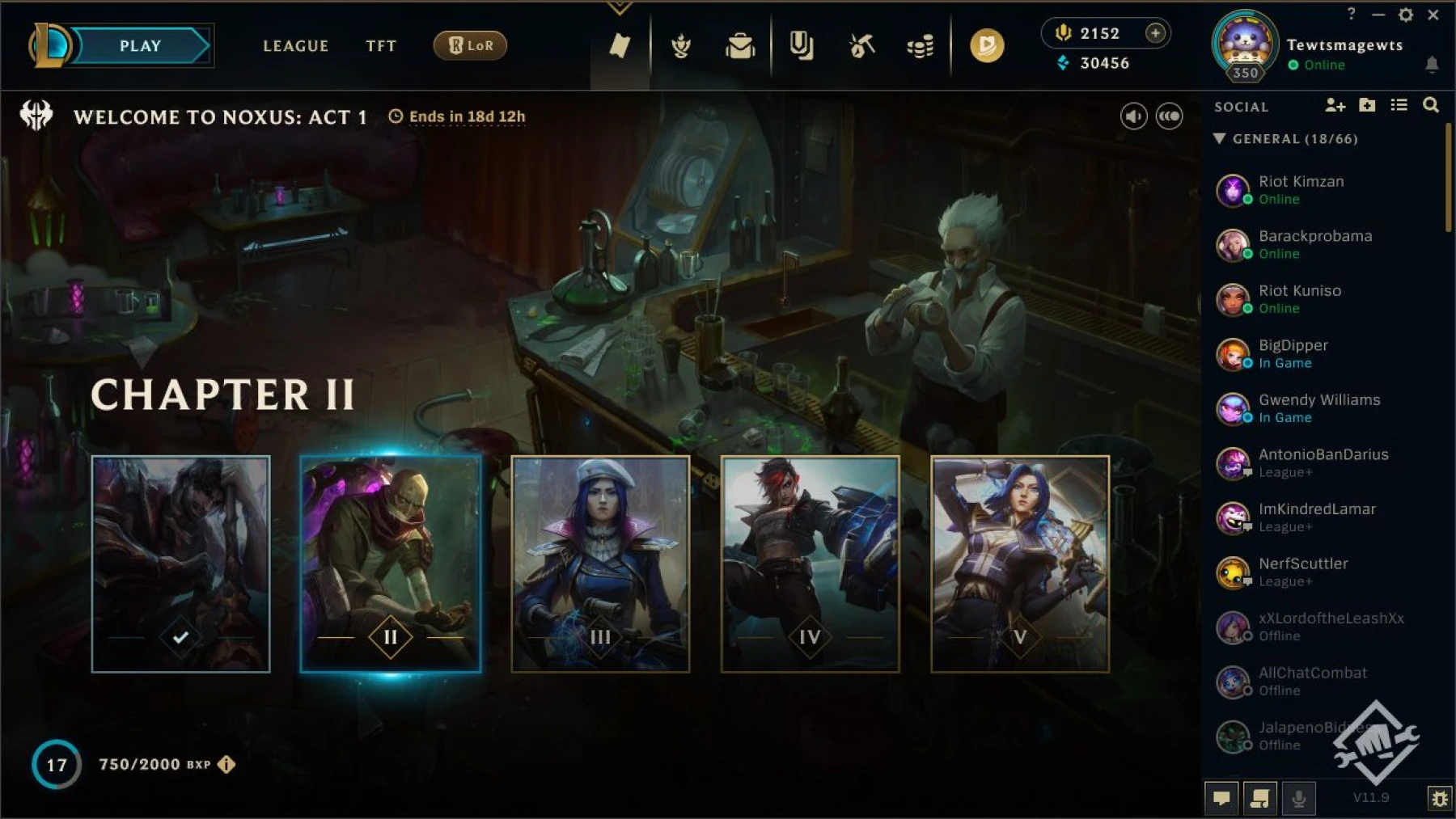Screen dimensions: 1456x819
Task: Select the Clash trophy icon
Action: coord(682,46)
